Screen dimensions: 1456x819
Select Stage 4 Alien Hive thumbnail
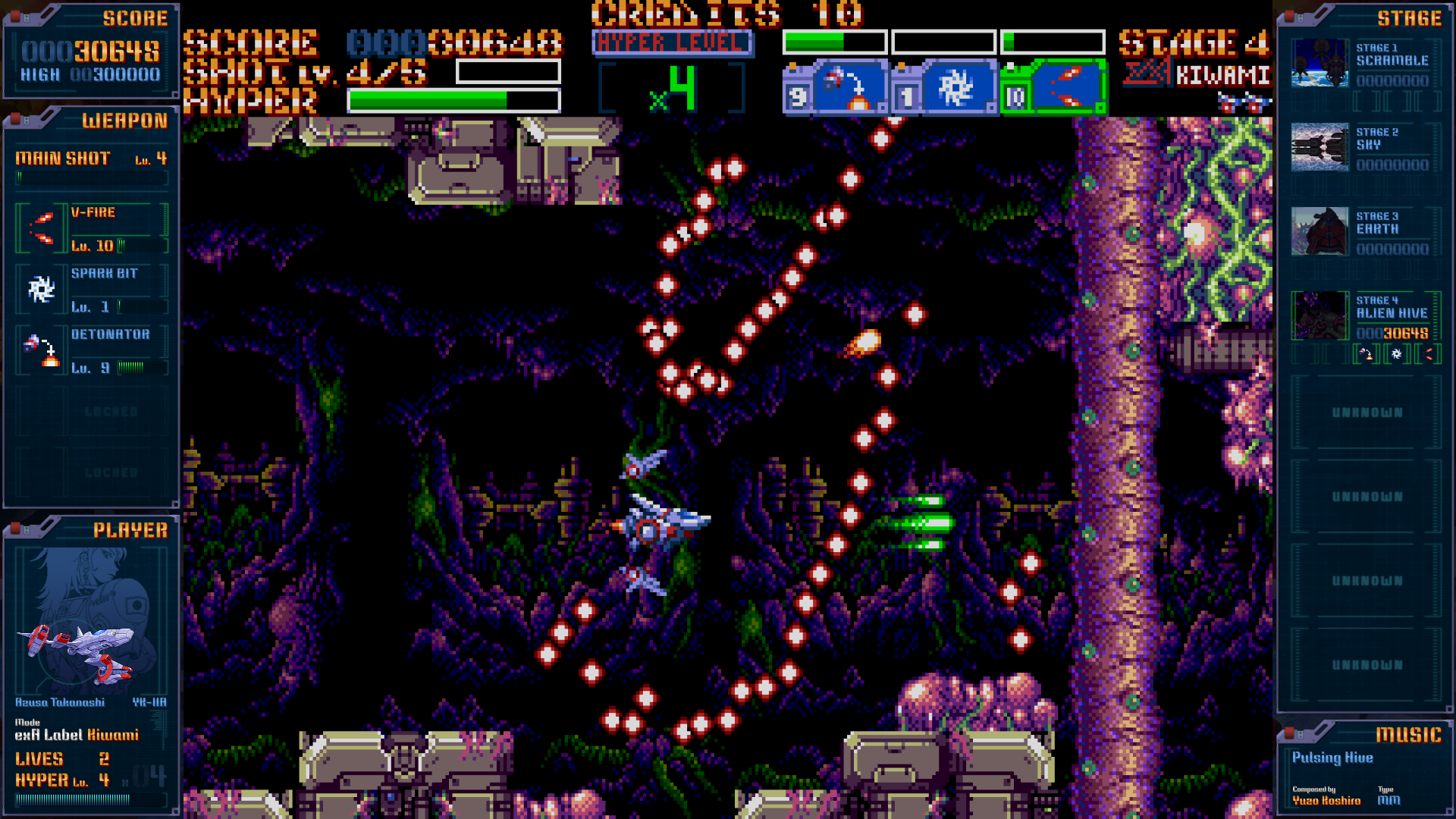[x=1319, y=315]
